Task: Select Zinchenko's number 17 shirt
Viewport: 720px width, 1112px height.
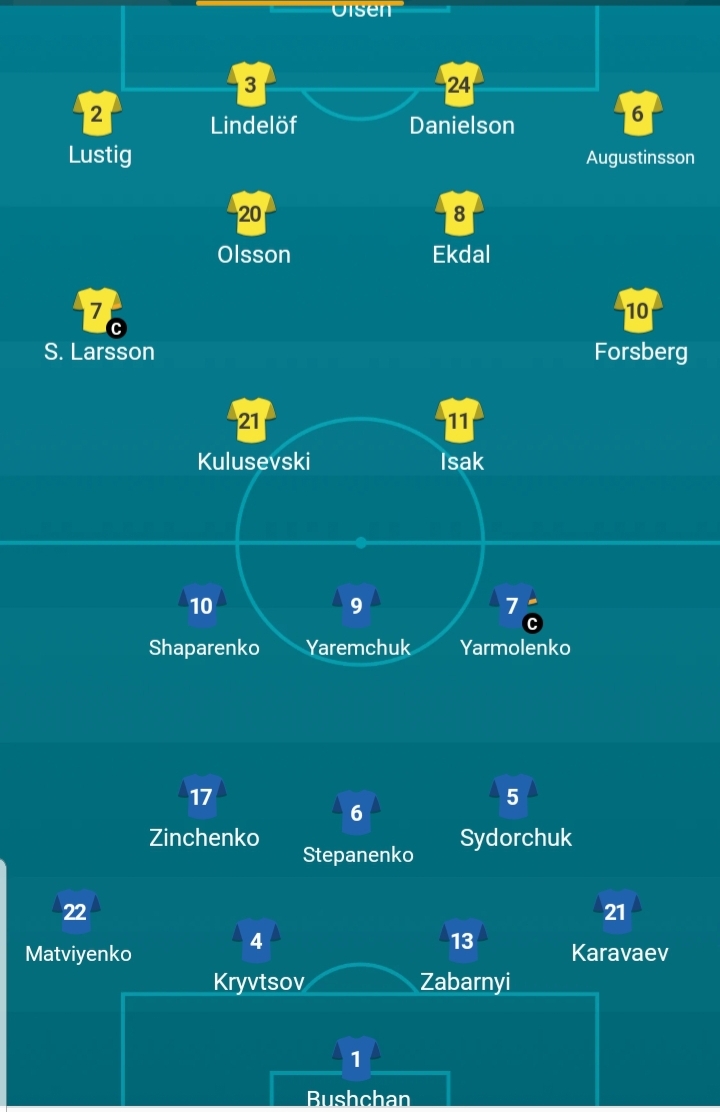Action: (x=202, y=797)
